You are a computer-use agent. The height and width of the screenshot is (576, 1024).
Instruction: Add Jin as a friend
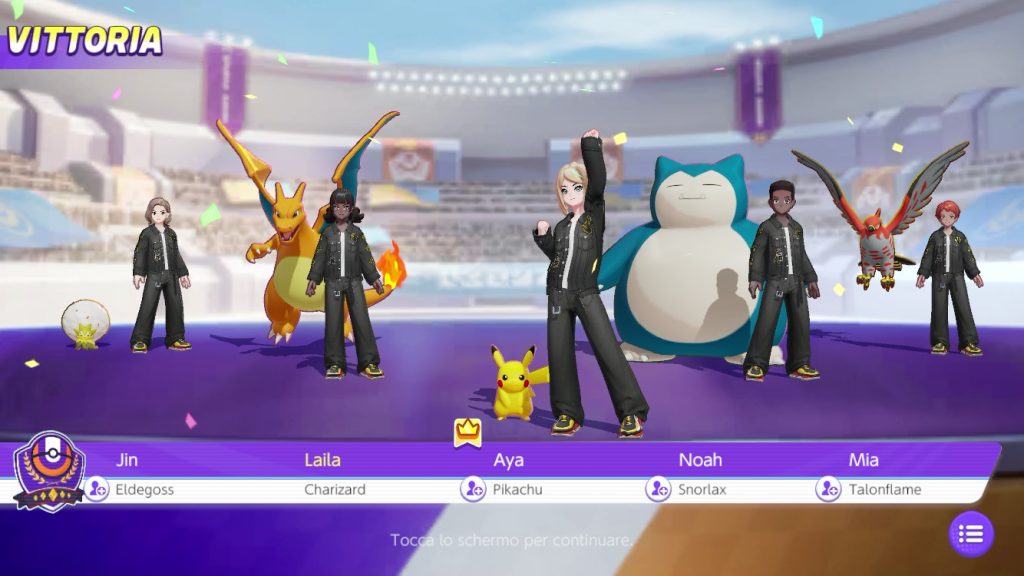96,489
